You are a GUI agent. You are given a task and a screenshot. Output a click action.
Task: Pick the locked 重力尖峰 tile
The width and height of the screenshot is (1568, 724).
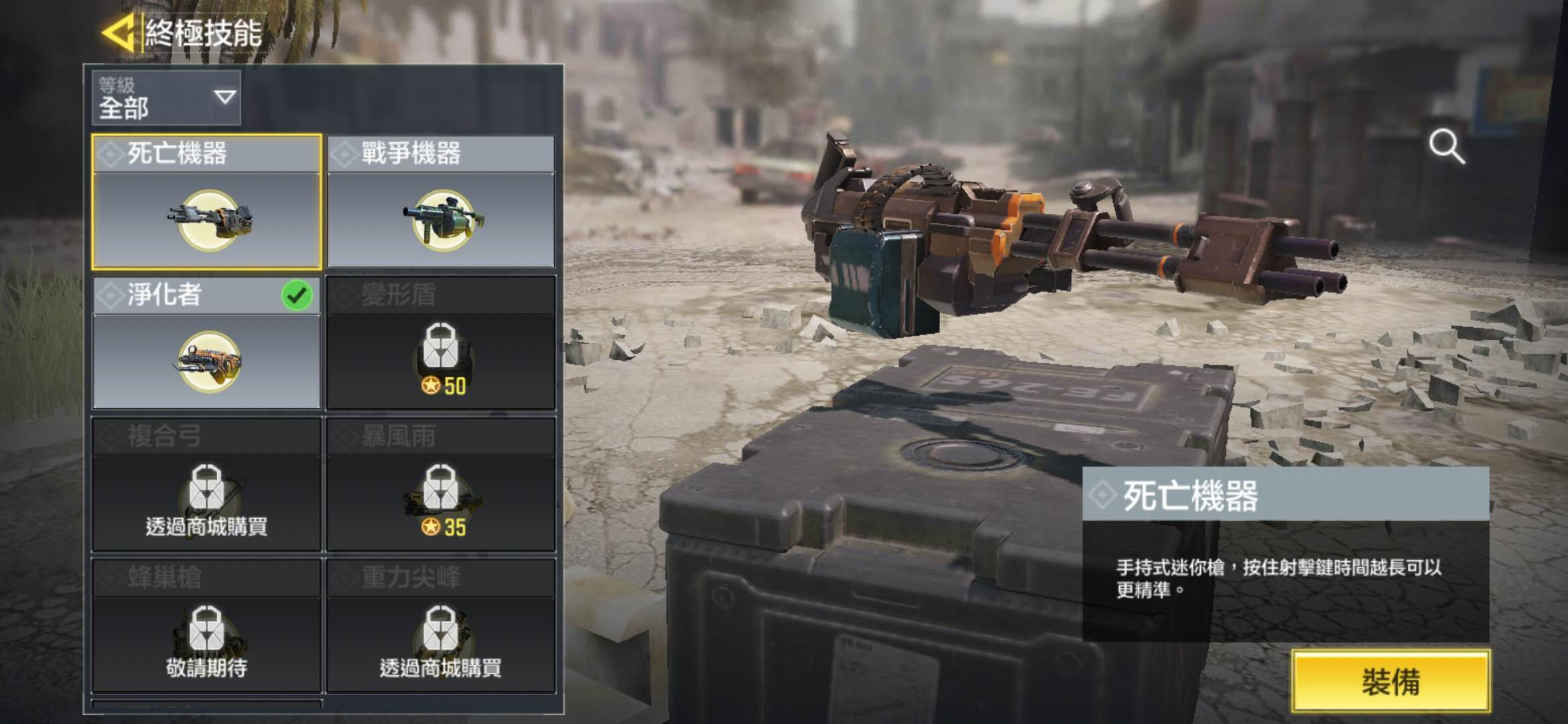(x=441, y=625)
